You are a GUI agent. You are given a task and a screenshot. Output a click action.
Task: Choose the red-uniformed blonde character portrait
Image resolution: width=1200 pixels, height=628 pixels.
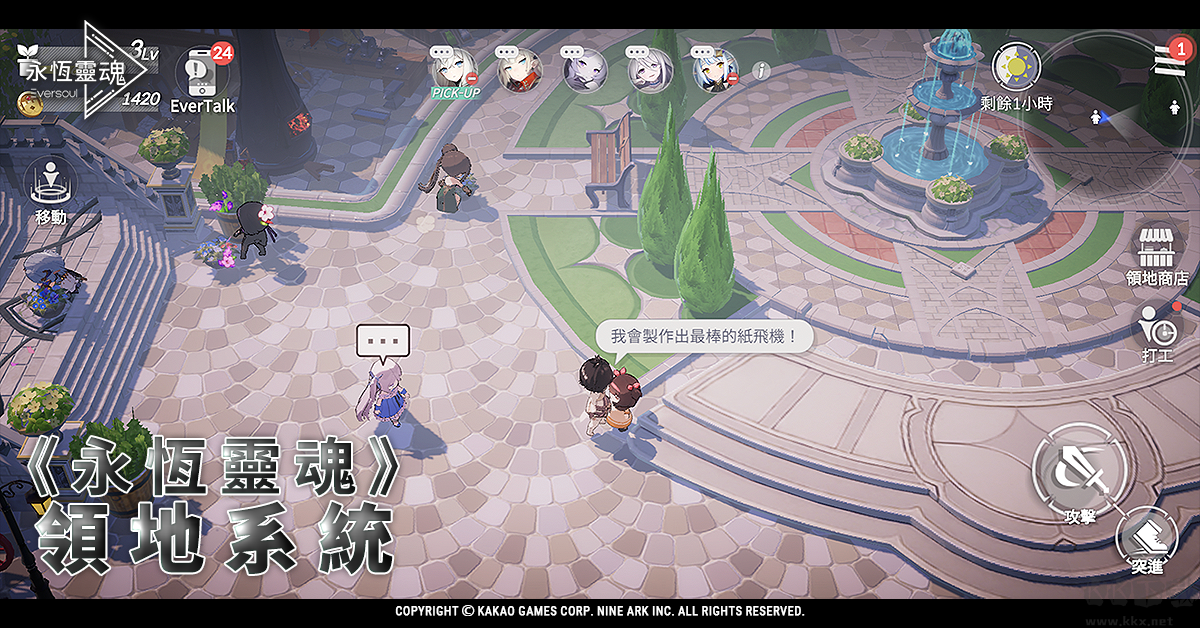coord(519,70)
